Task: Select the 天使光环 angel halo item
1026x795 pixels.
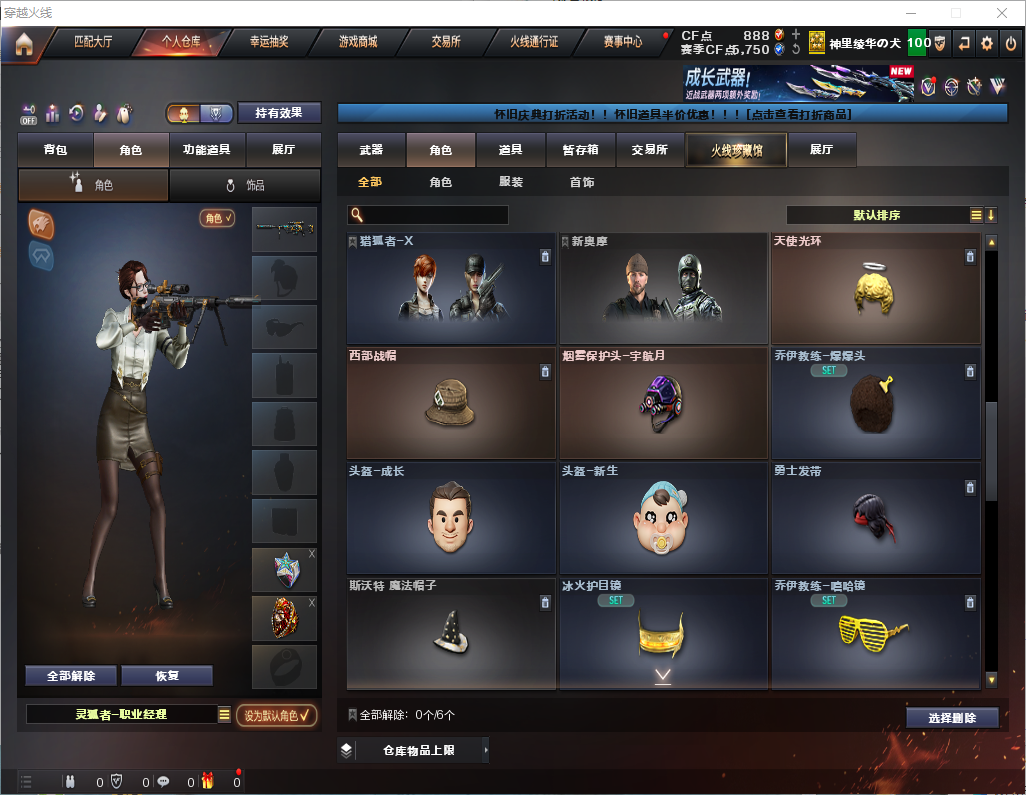Action: [x=875, y=289]
